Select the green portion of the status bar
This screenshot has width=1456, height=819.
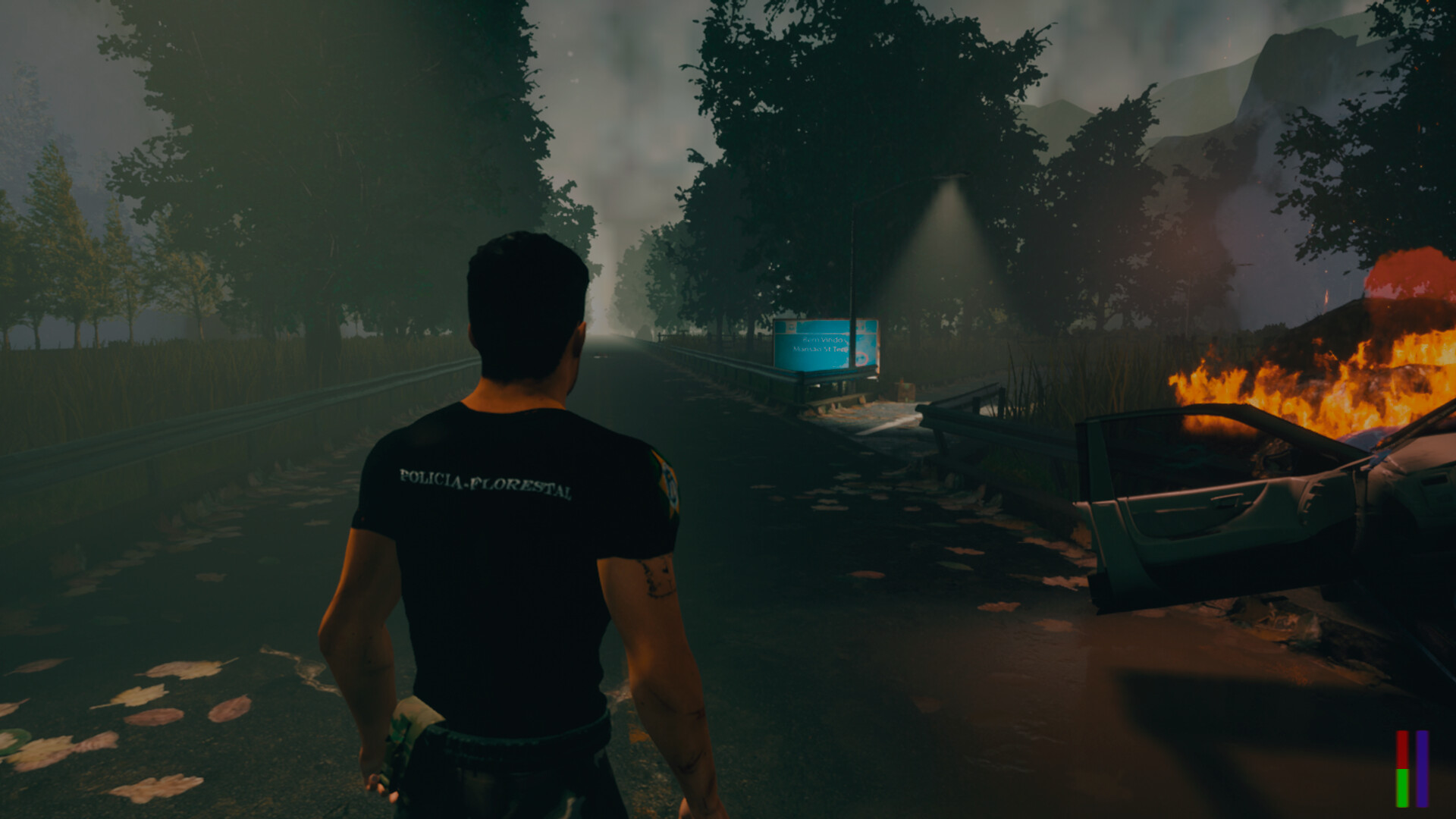[x=1403, y=789]
